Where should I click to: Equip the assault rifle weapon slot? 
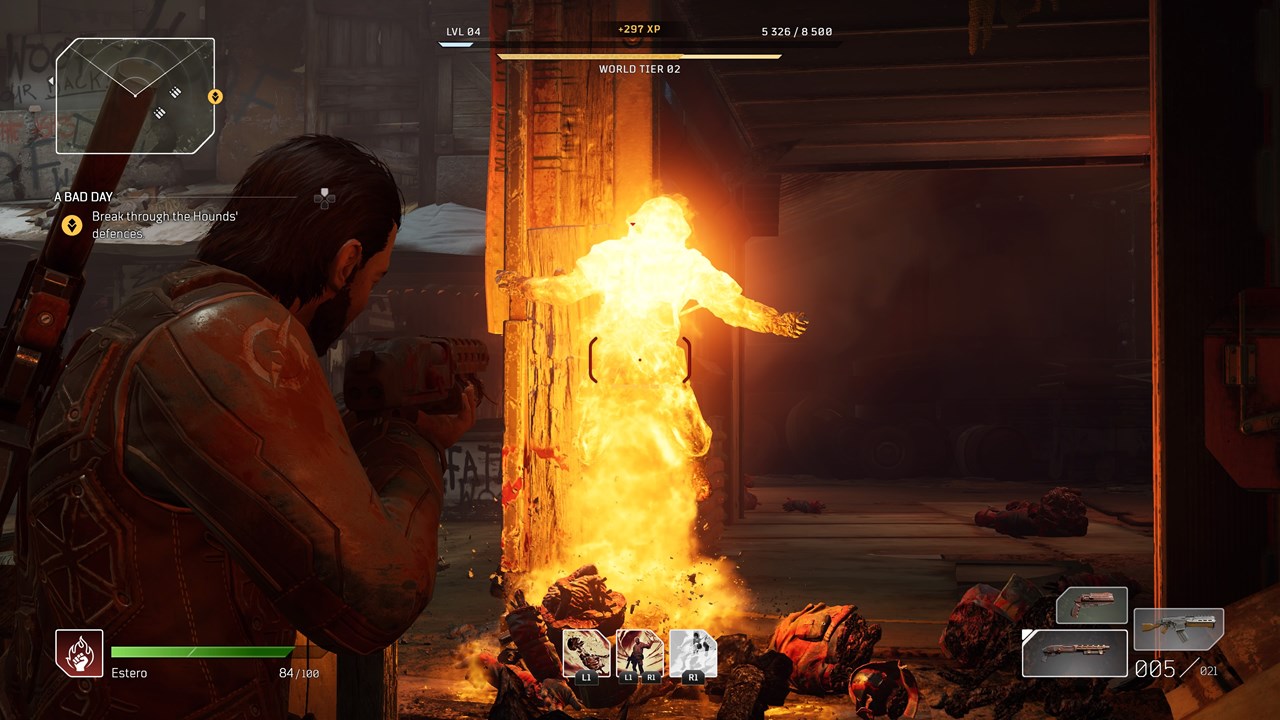pos(1179,630)
